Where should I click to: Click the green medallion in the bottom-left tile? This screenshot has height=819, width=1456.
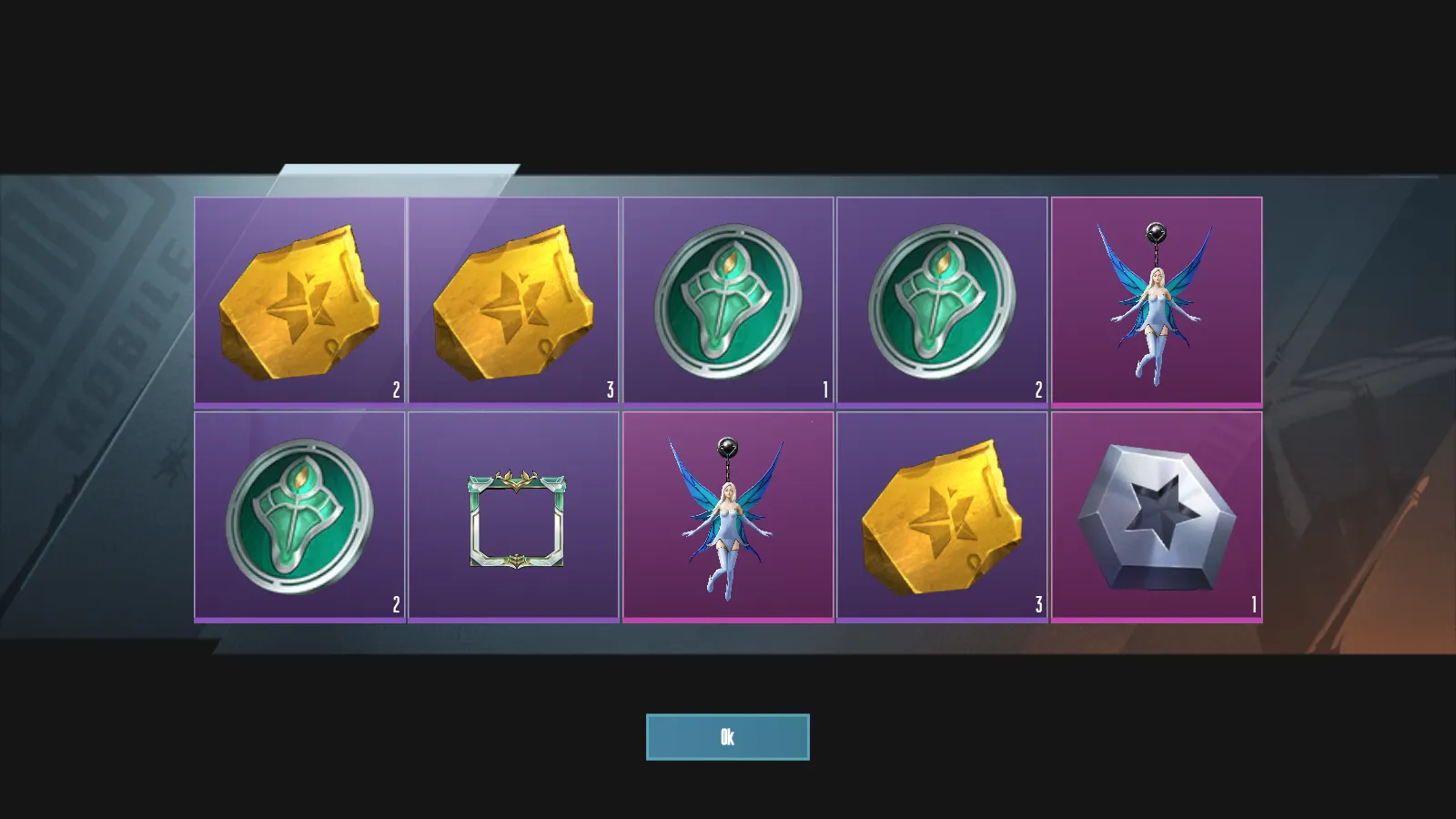click(x=298, y=514)
